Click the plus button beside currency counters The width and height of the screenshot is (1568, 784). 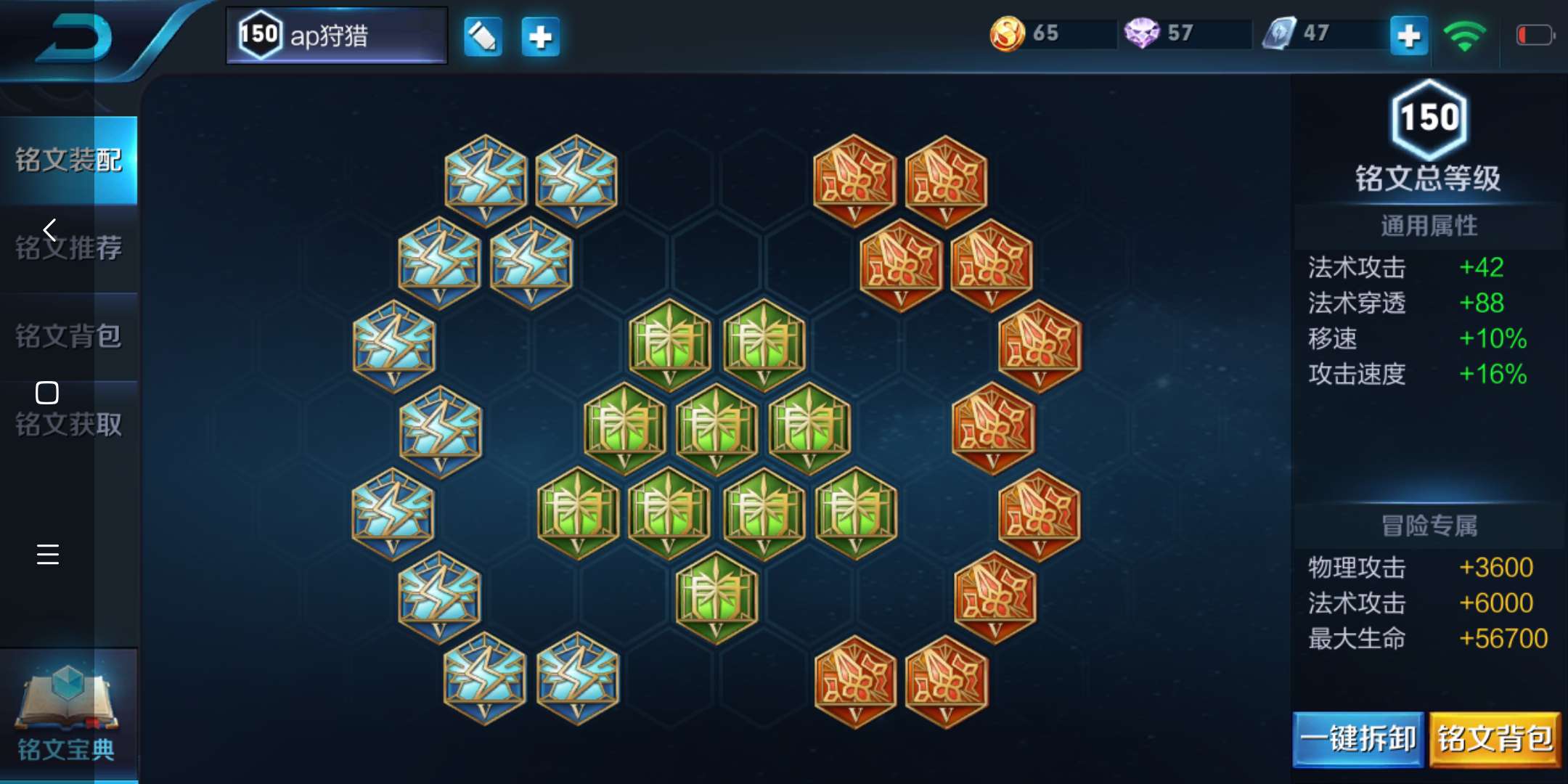tap(1408, 36)
